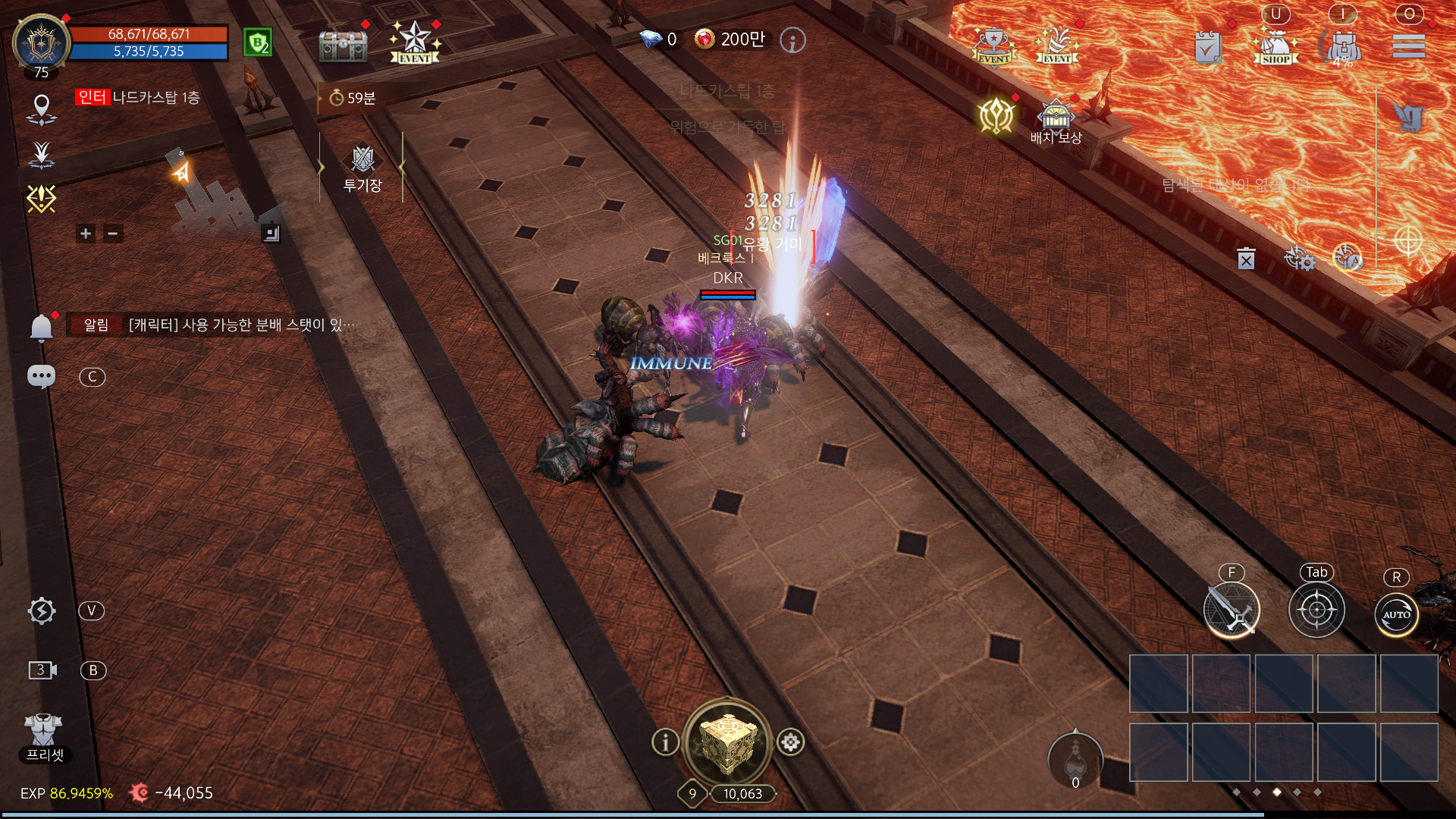Open the trash can delete icon

(x=1246, y=259)
